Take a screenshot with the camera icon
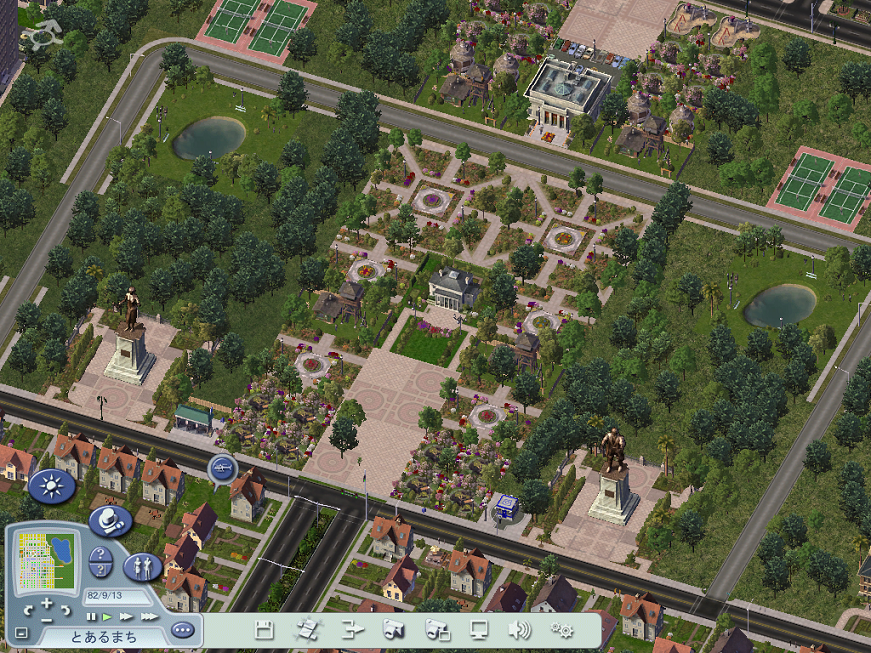 pos(393,630)
